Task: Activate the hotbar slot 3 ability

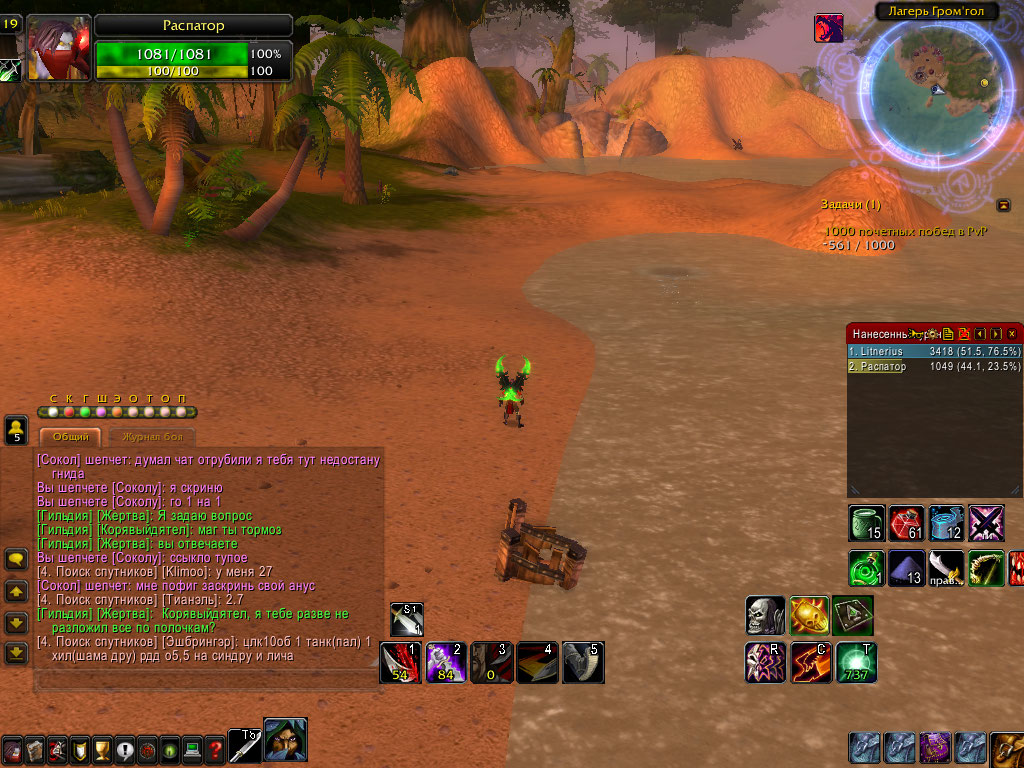Action: point(491,662)
